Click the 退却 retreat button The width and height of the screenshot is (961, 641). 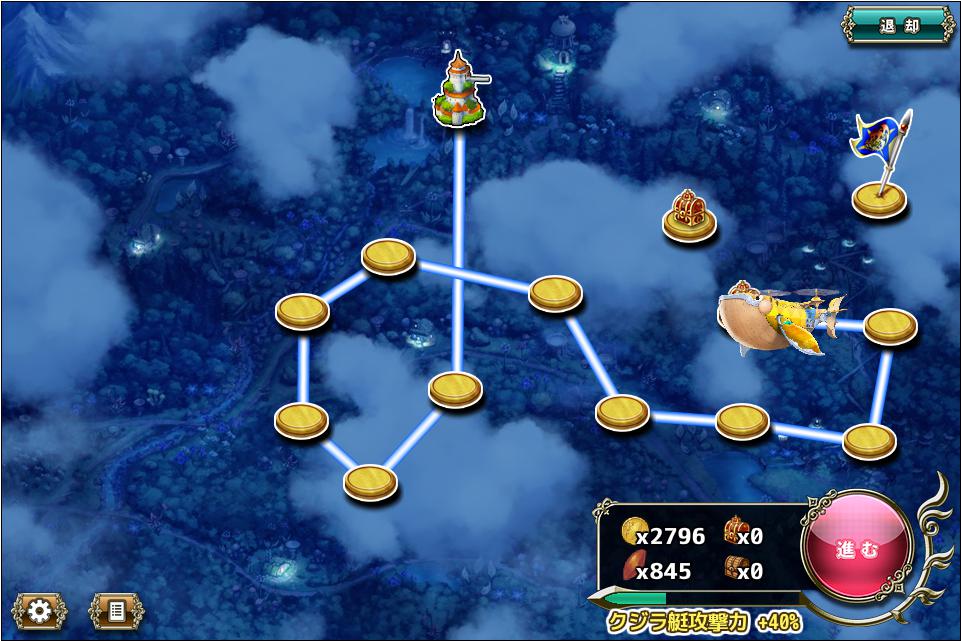[x=899, y=26]
